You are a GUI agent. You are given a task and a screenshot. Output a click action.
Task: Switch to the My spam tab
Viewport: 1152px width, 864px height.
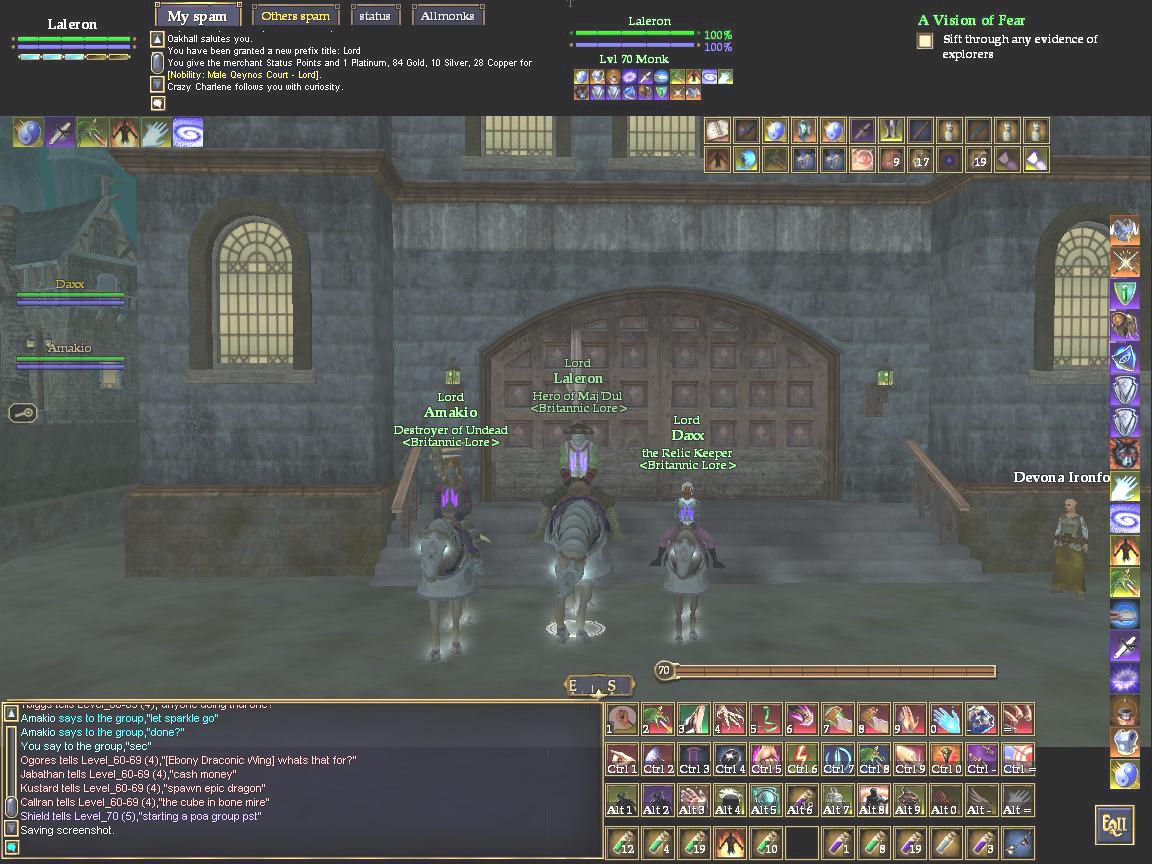coord(197,16)
